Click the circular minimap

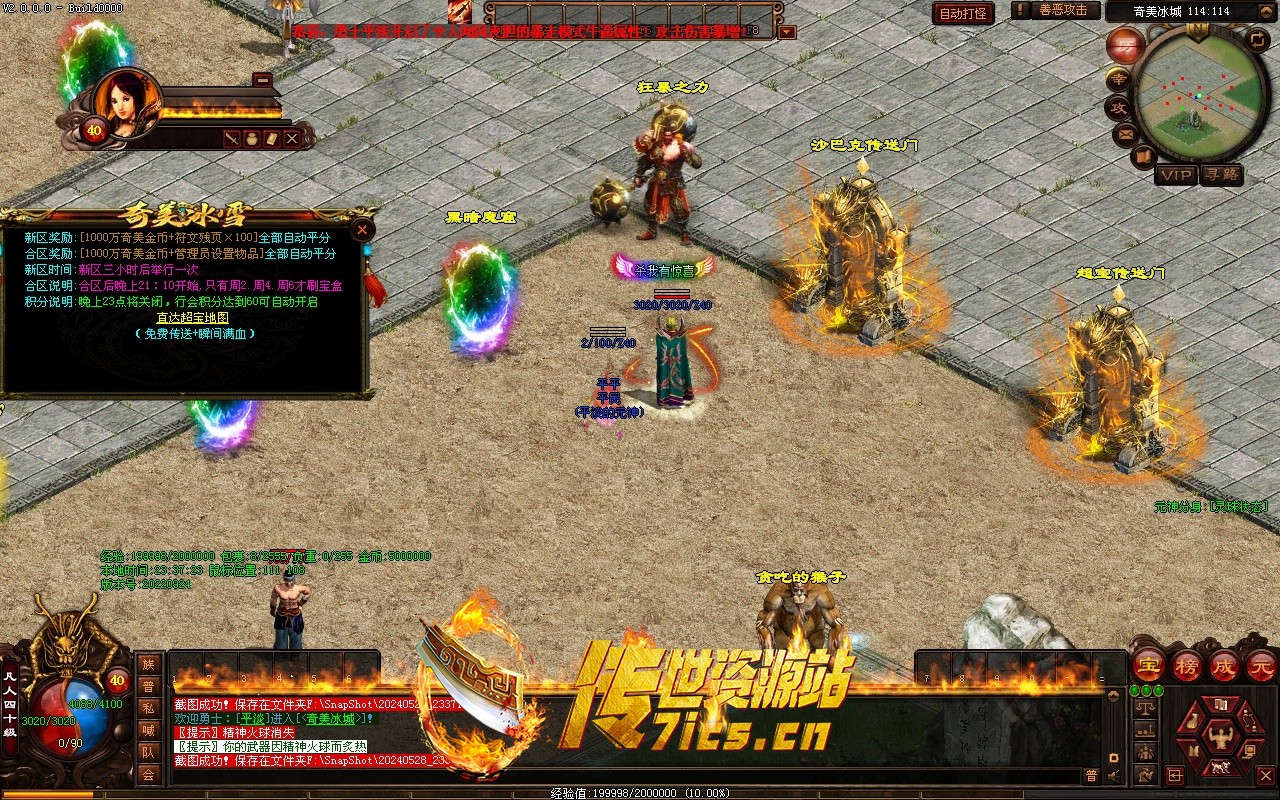coord(1200,93)
